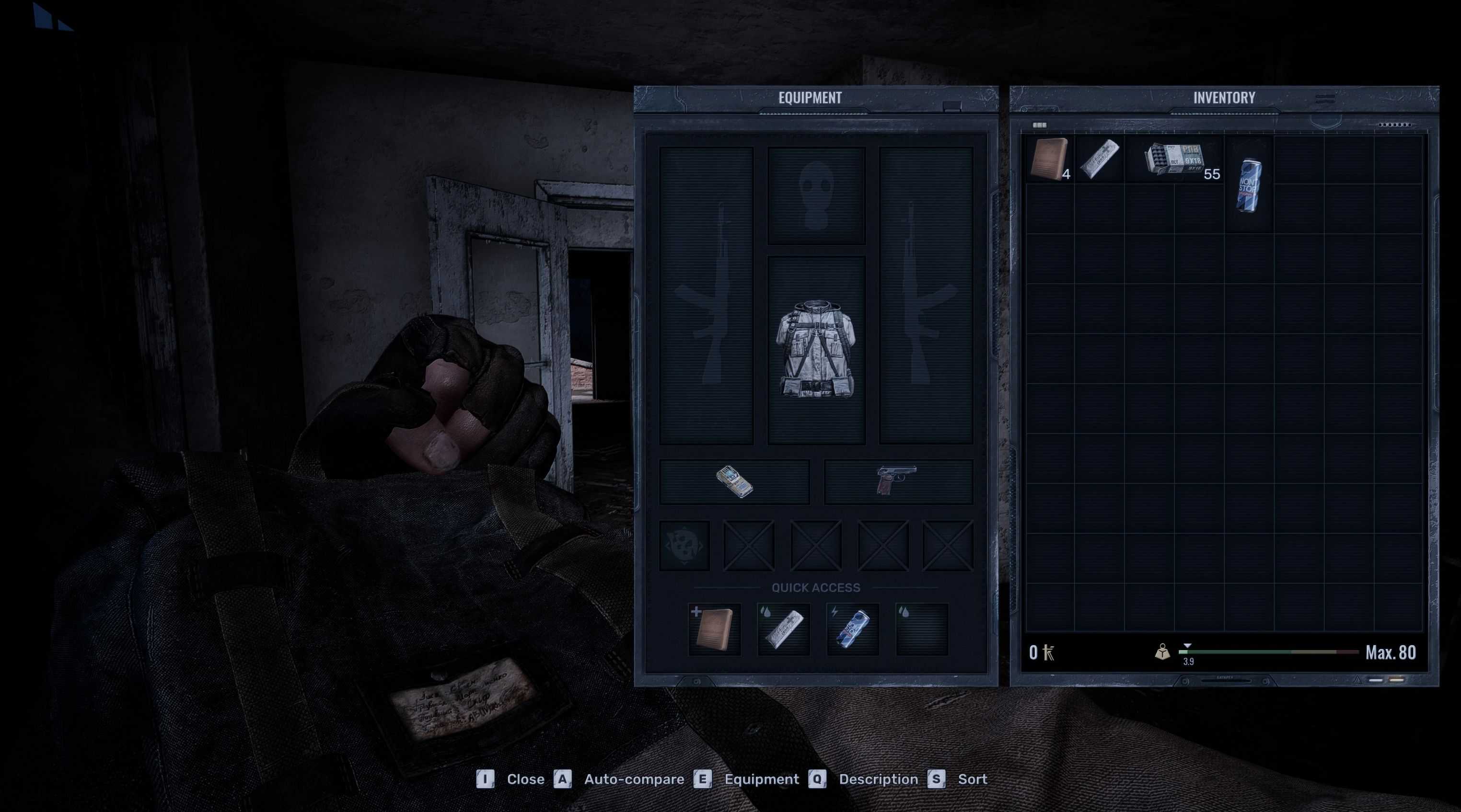
Task: Select the empty quick access slot
Action: click(x=922, y=629)
